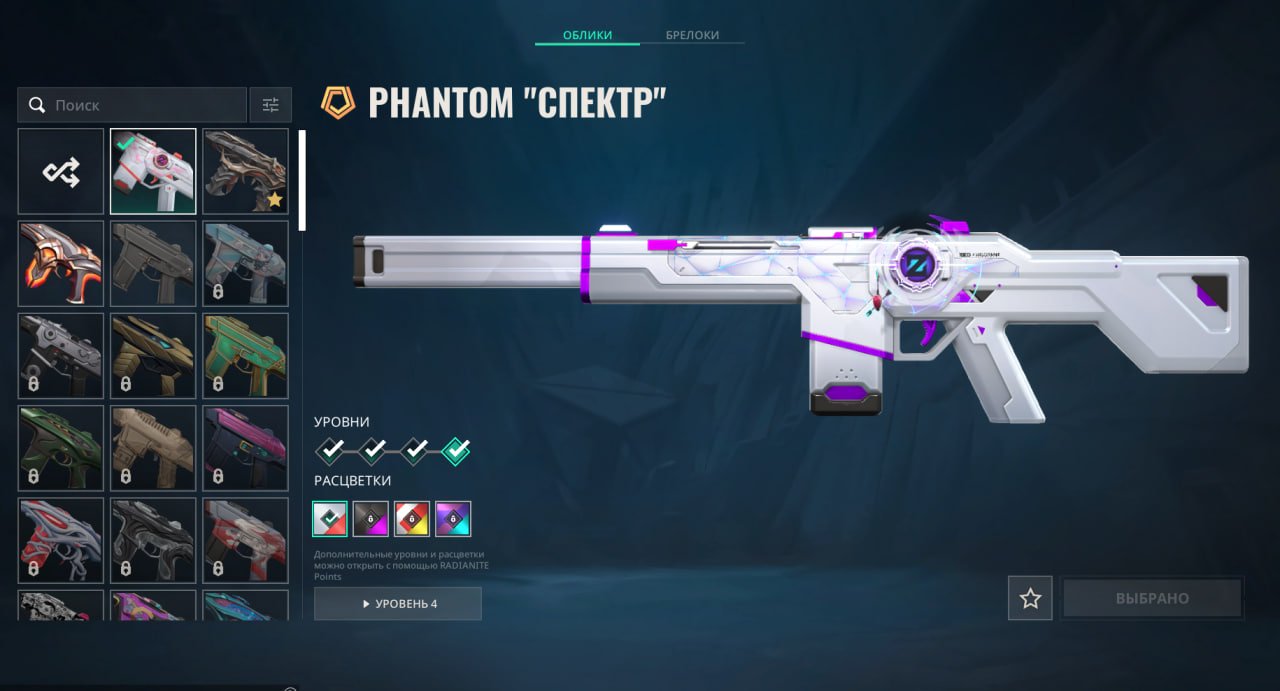Select the favorited skin with gold star
This screenshot has height=691, width=1280.
coord(245,171)
